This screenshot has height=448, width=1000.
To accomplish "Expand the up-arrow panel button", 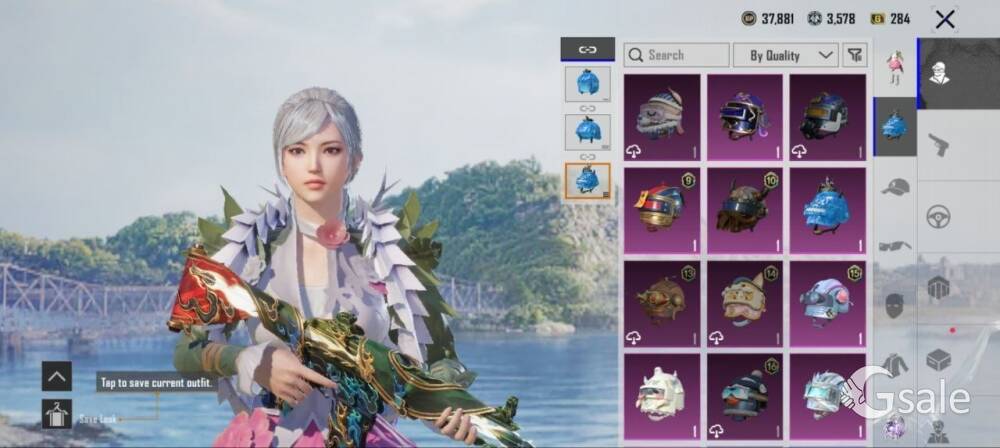I will pyautogui.click(x=56, y=376).
